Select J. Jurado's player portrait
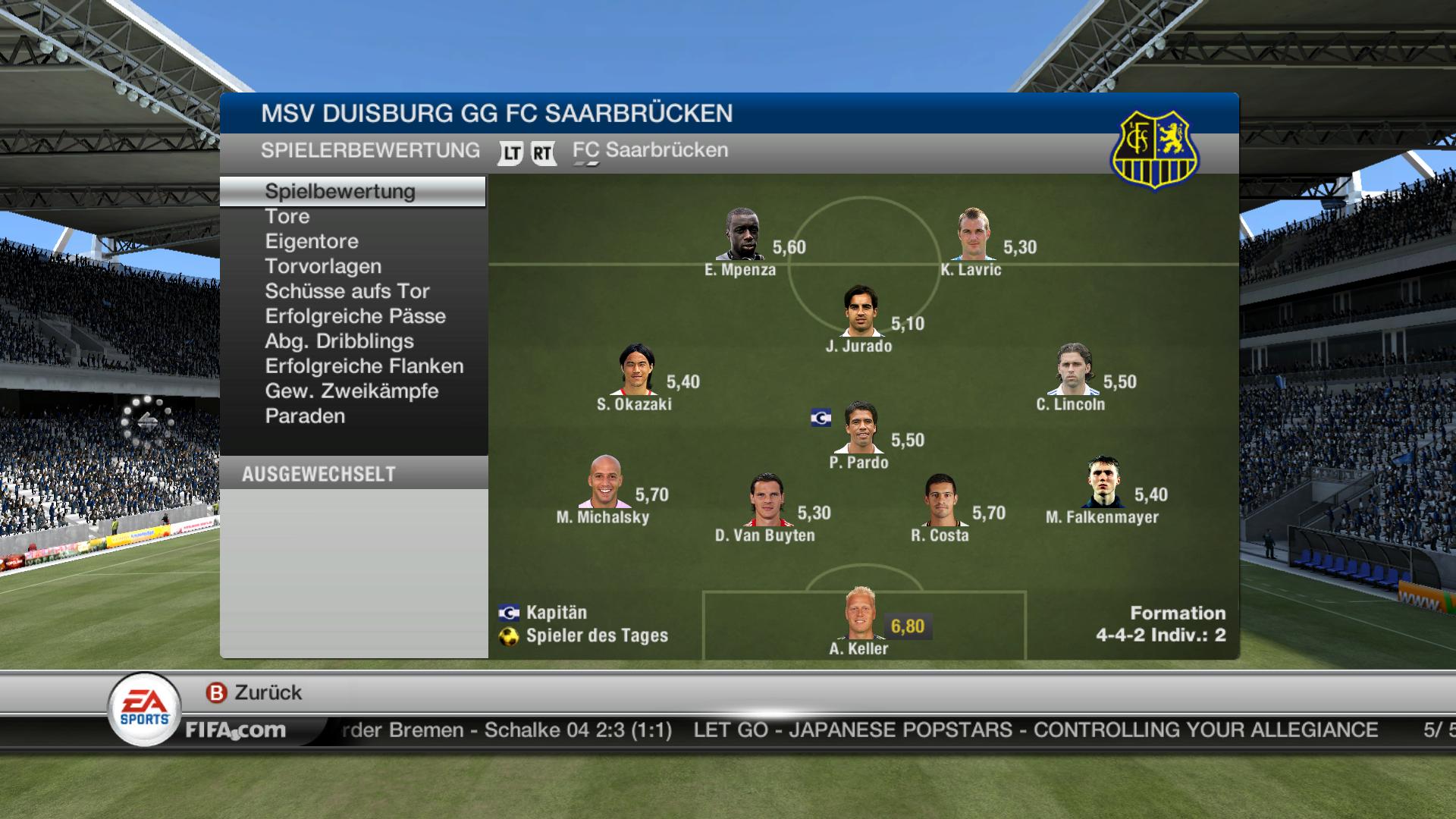This screenshot has width=1456, height=819. click(x=861, y=311)
